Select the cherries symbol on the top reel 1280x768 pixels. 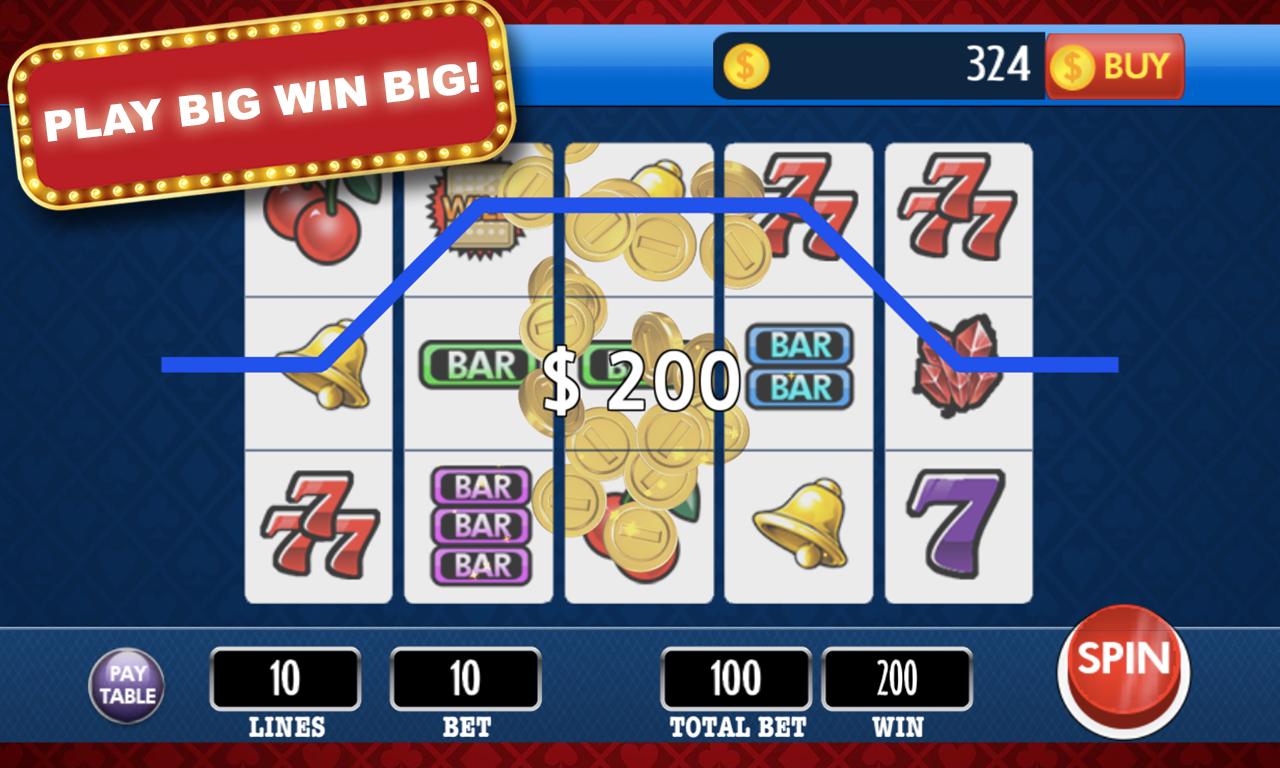tap(311, 222)
